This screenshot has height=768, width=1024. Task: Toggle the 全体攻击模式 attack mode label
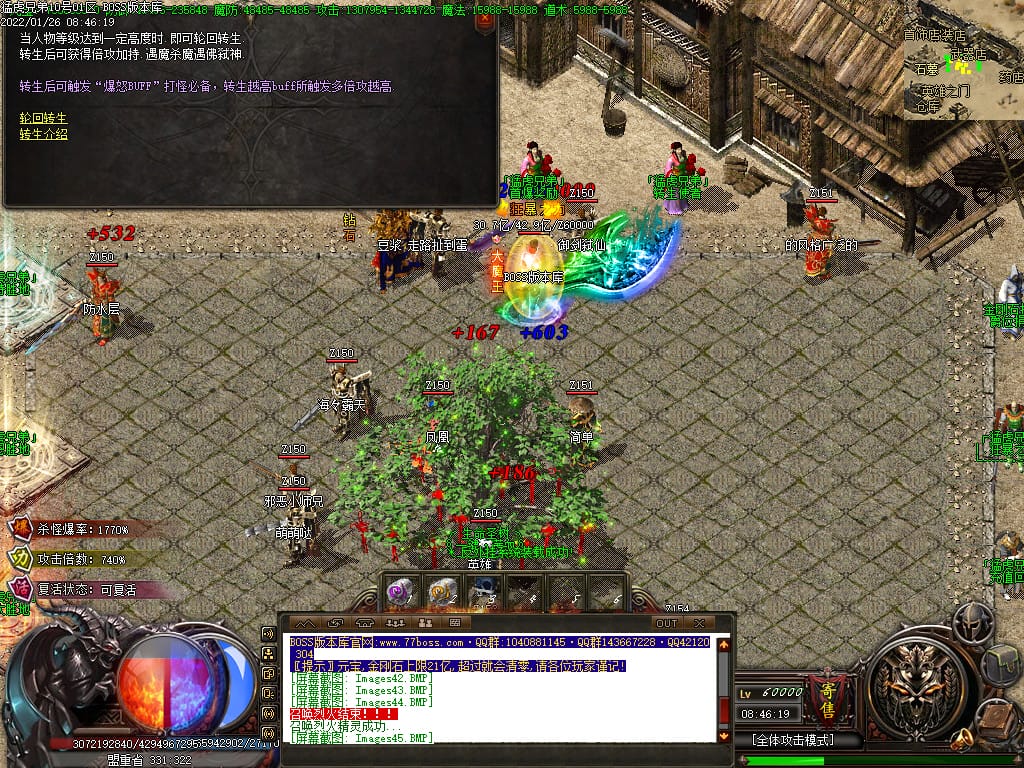coord(793,741)
